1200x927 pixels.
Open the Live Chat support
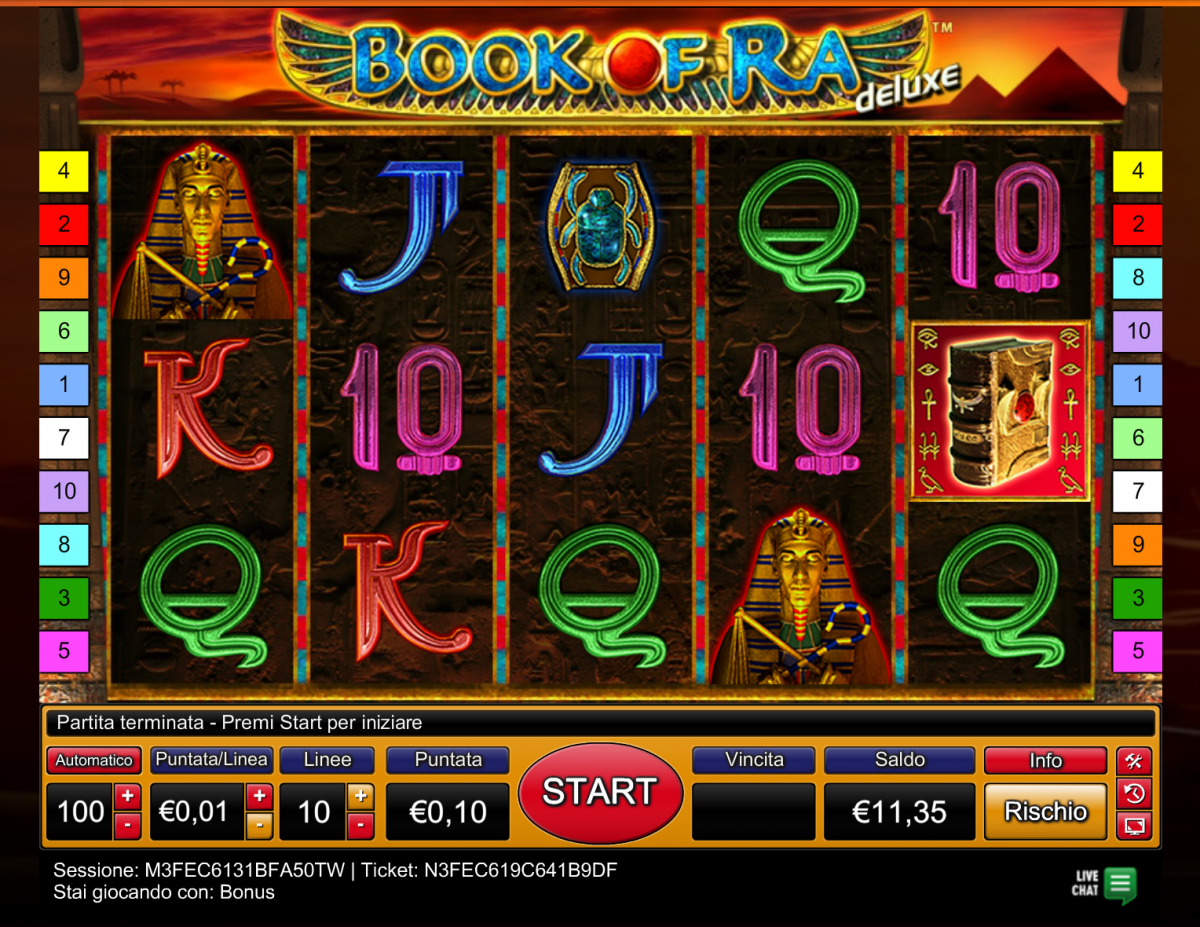1105,884
